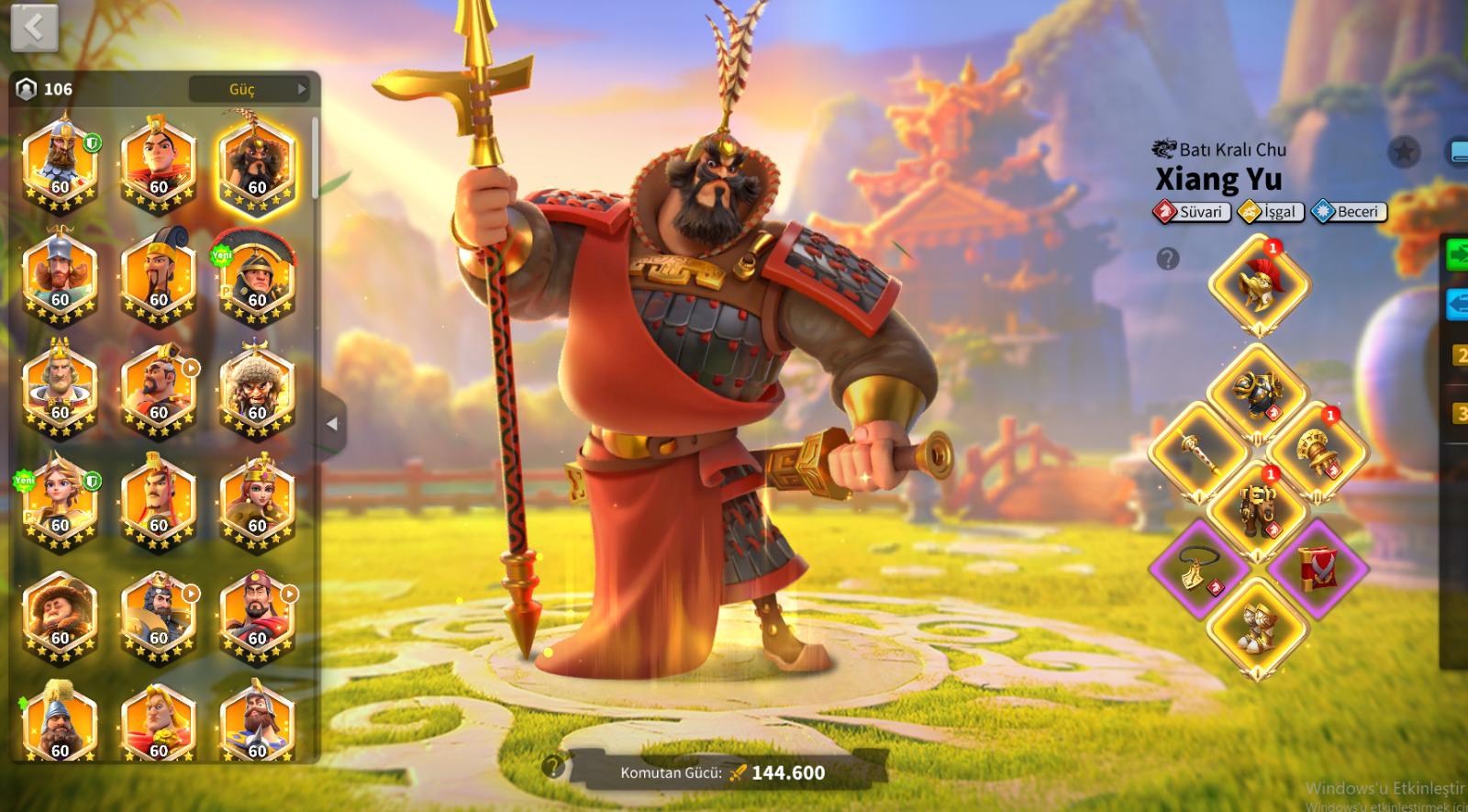
Task: Select the highlighted Xiang Yu portrait
Action: point(257,165)
